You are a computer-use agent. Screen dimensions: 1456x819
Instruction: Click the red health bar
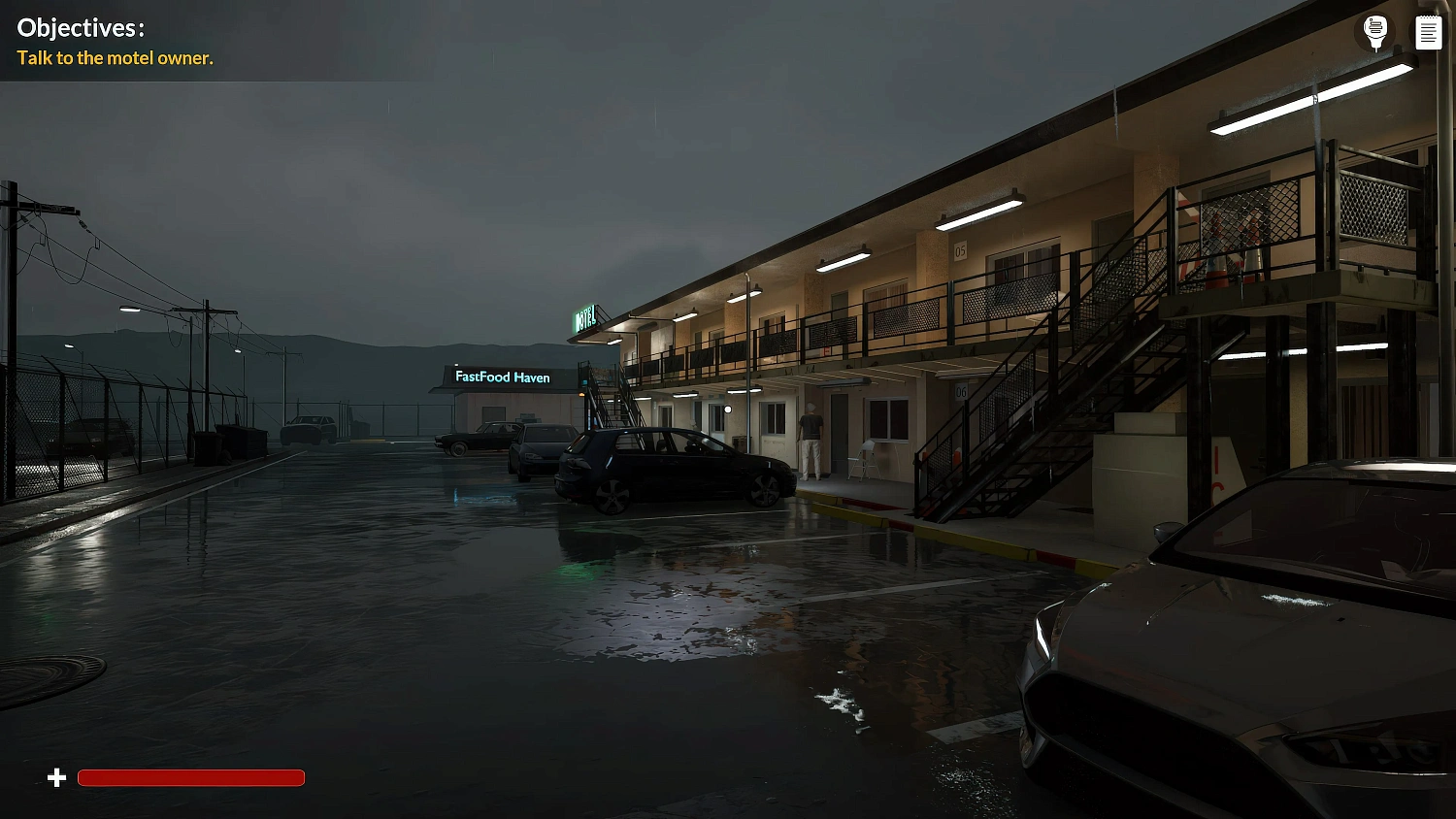190,777
